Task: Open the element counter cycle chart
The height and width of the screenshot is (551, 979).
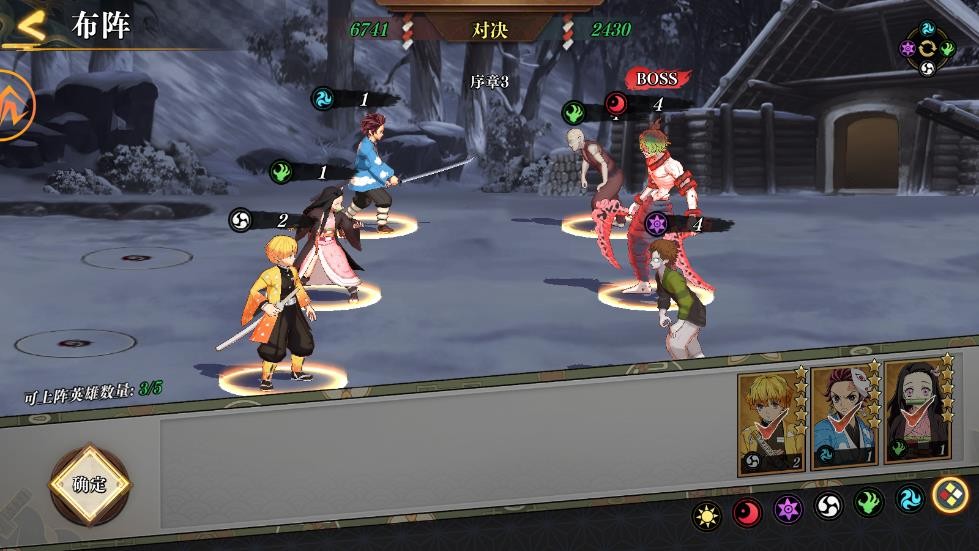Action: coord(927,47)
